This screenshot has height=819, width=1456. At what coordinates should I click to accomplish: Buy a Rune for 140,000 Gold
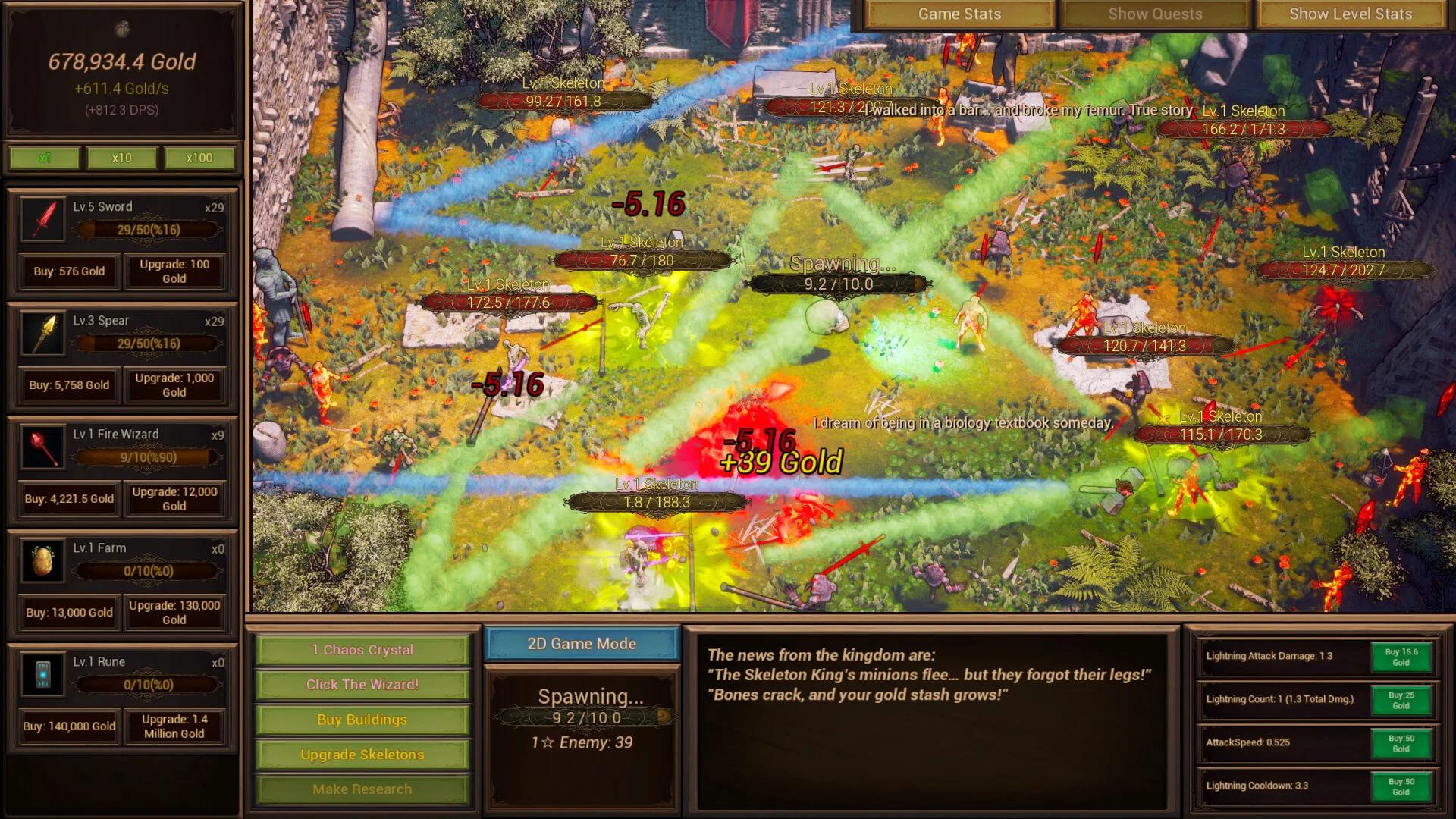69,726
